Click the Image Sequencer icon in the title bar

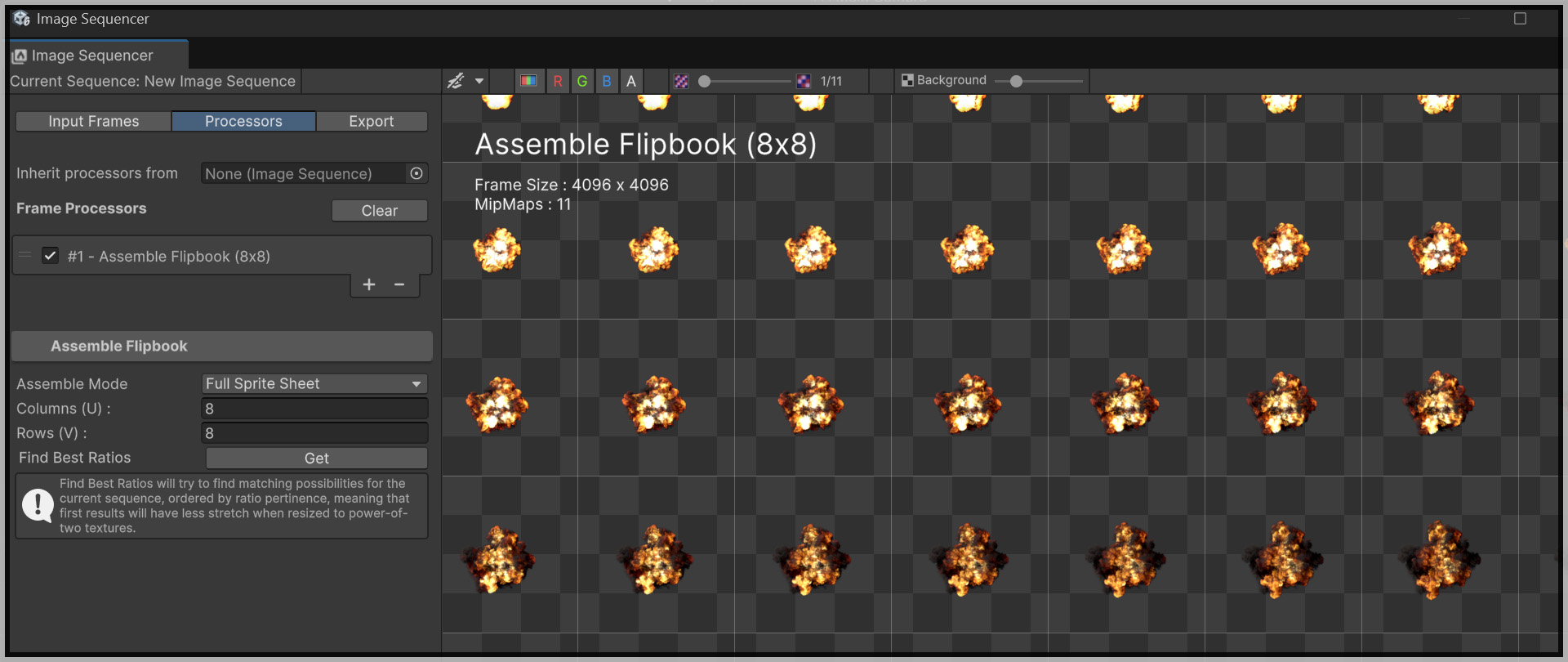pos(21,18)
